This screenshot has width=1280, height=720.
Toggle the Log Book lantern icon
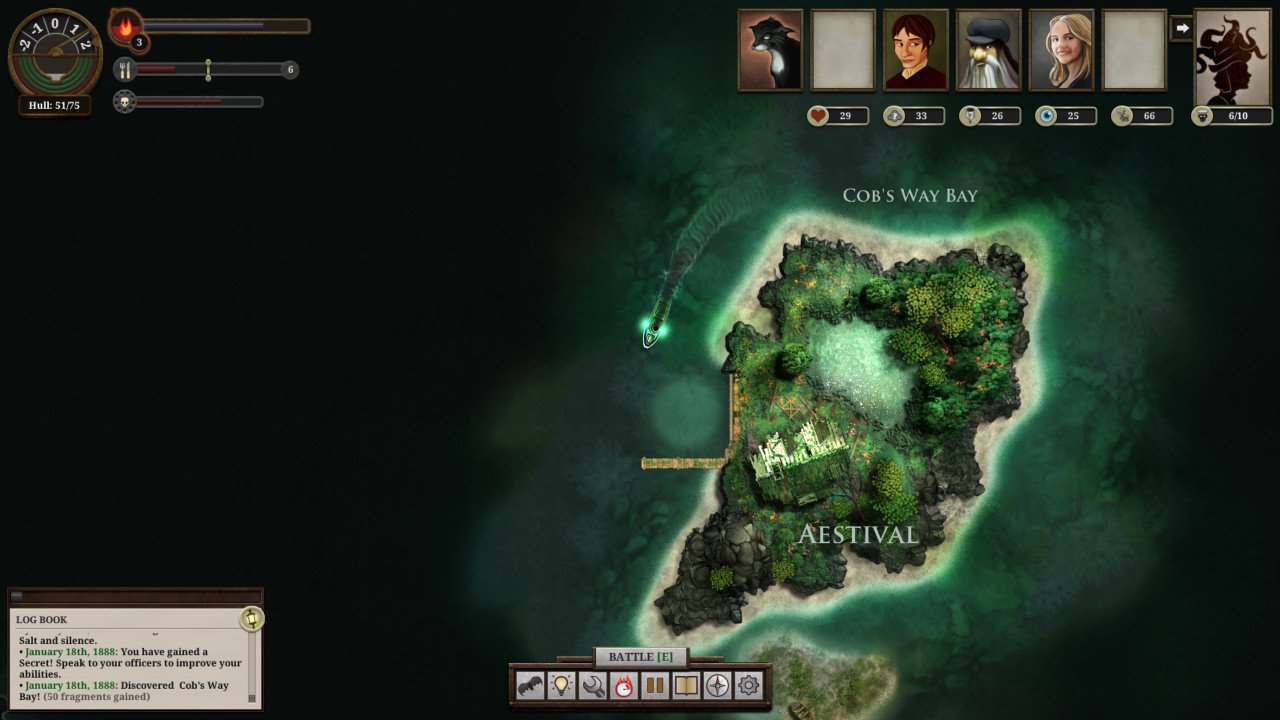[251, 619]
